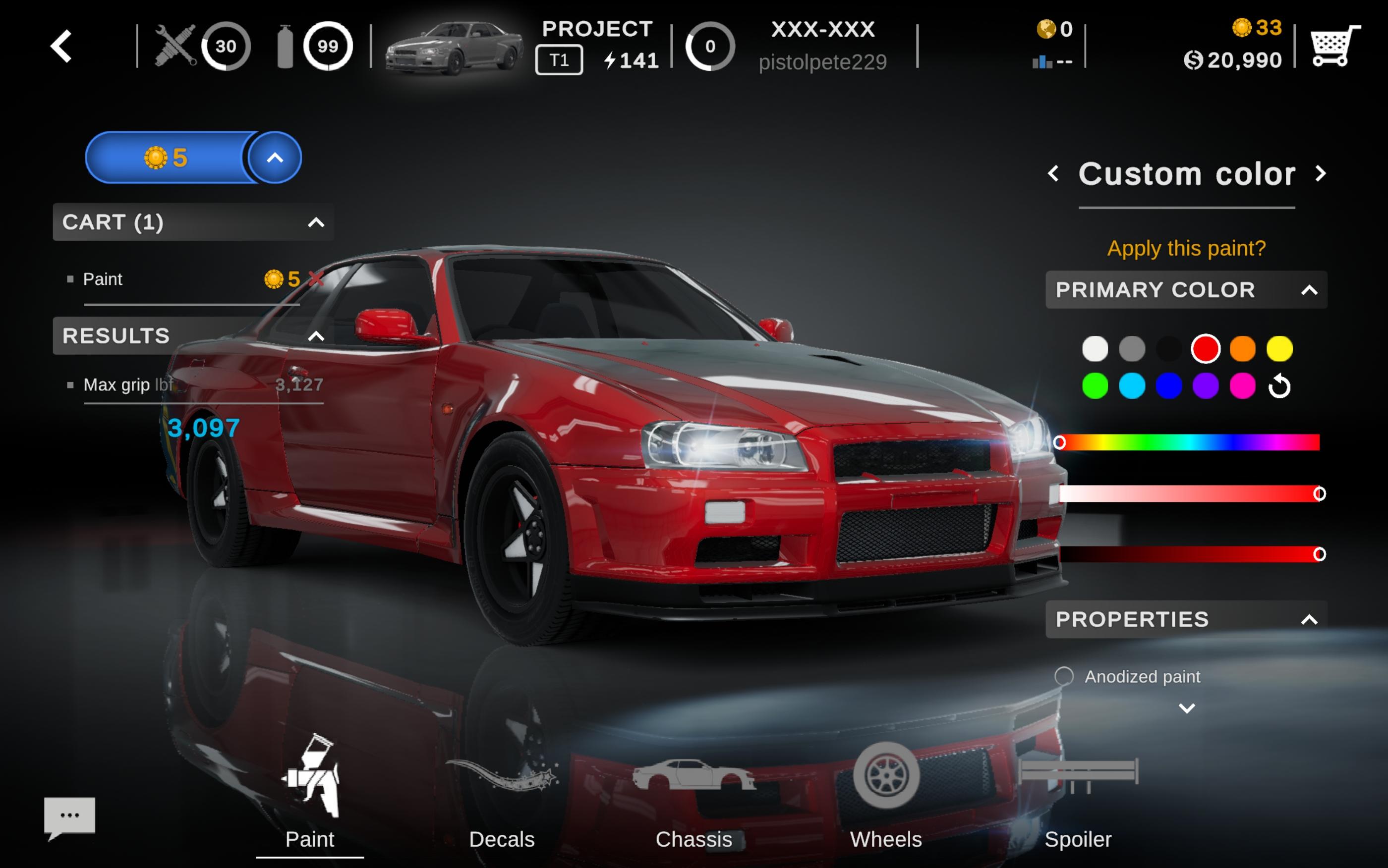
Task: Choose the green color swatch
Action: coord(1095,386)
